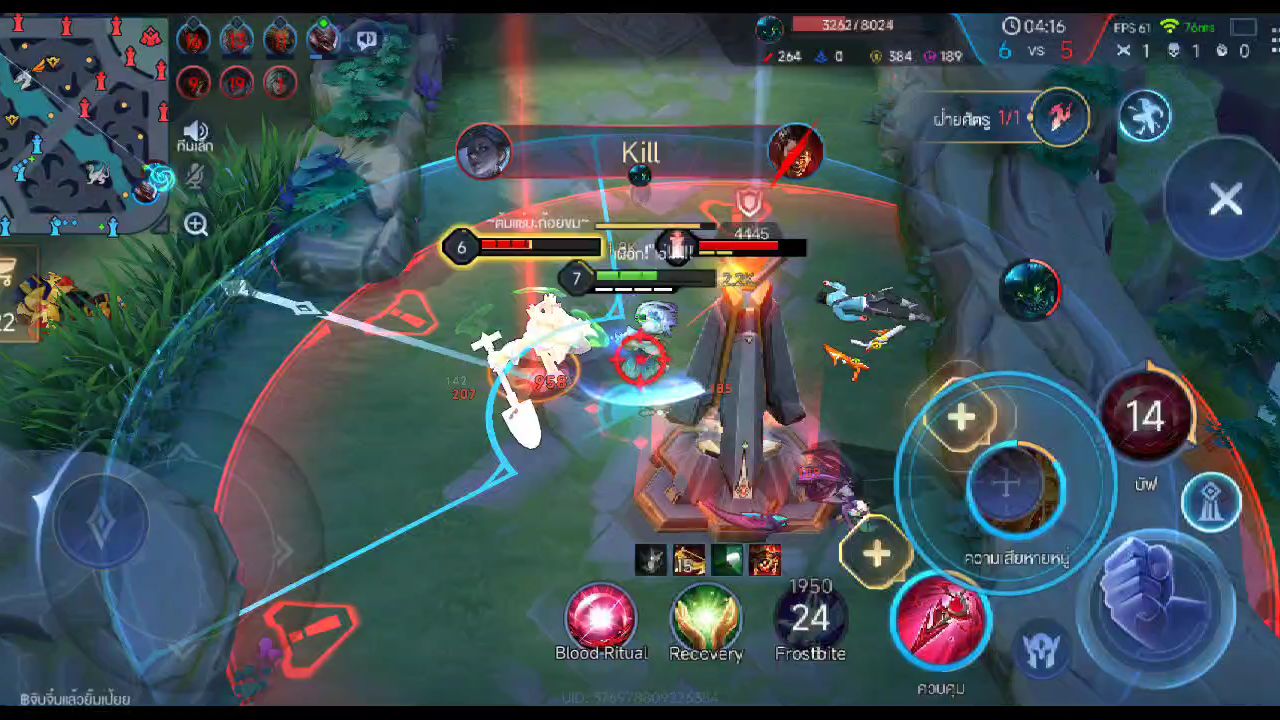This screenshot has height=720, width=1280.
Task: Activate the Blood Ritual talent
Action: [x=601, y=617]
